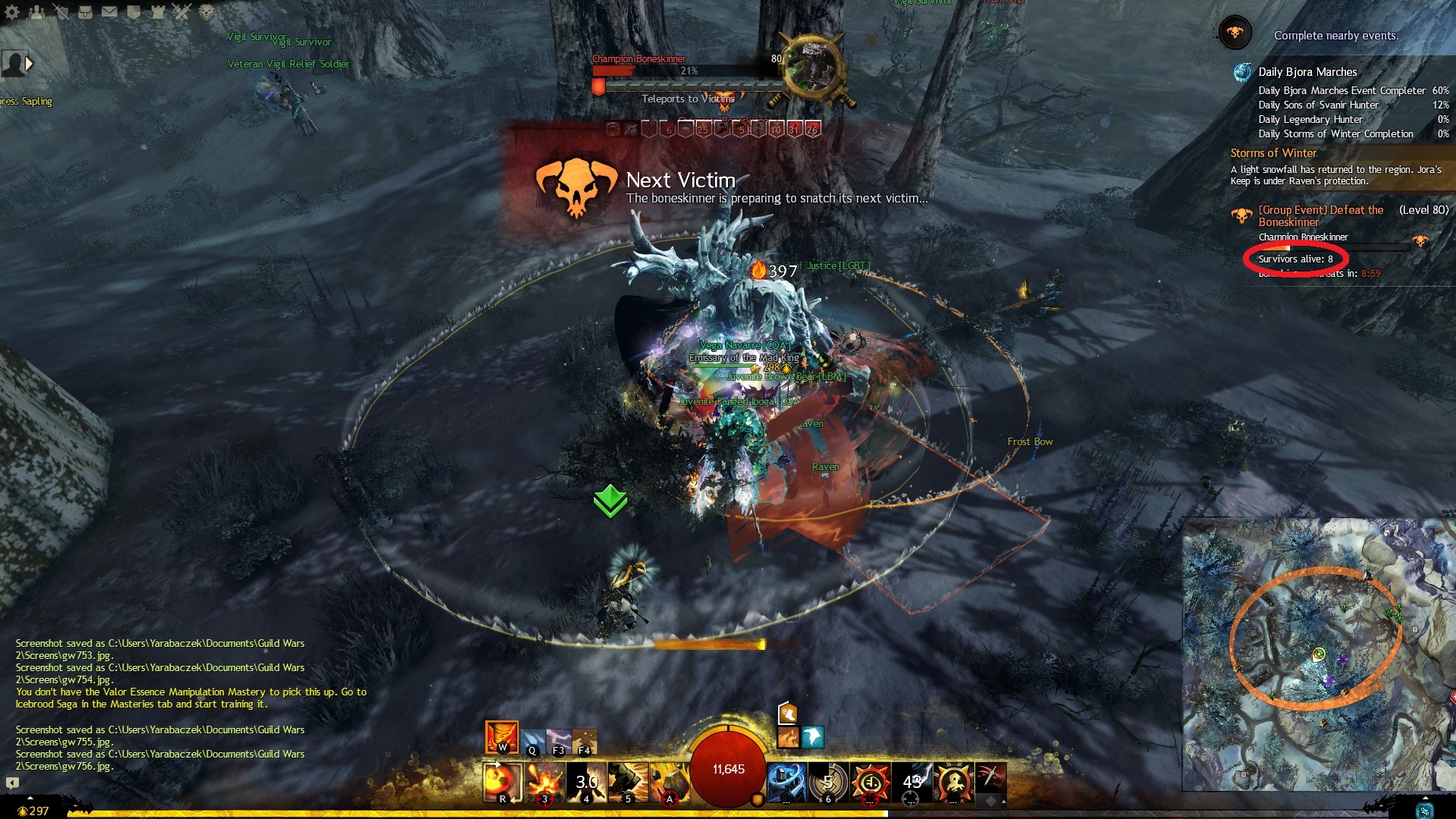Viewport: 1456px width, 819px height.
Task: Open the PvP crossed swords icon
Action: [181, 11]
